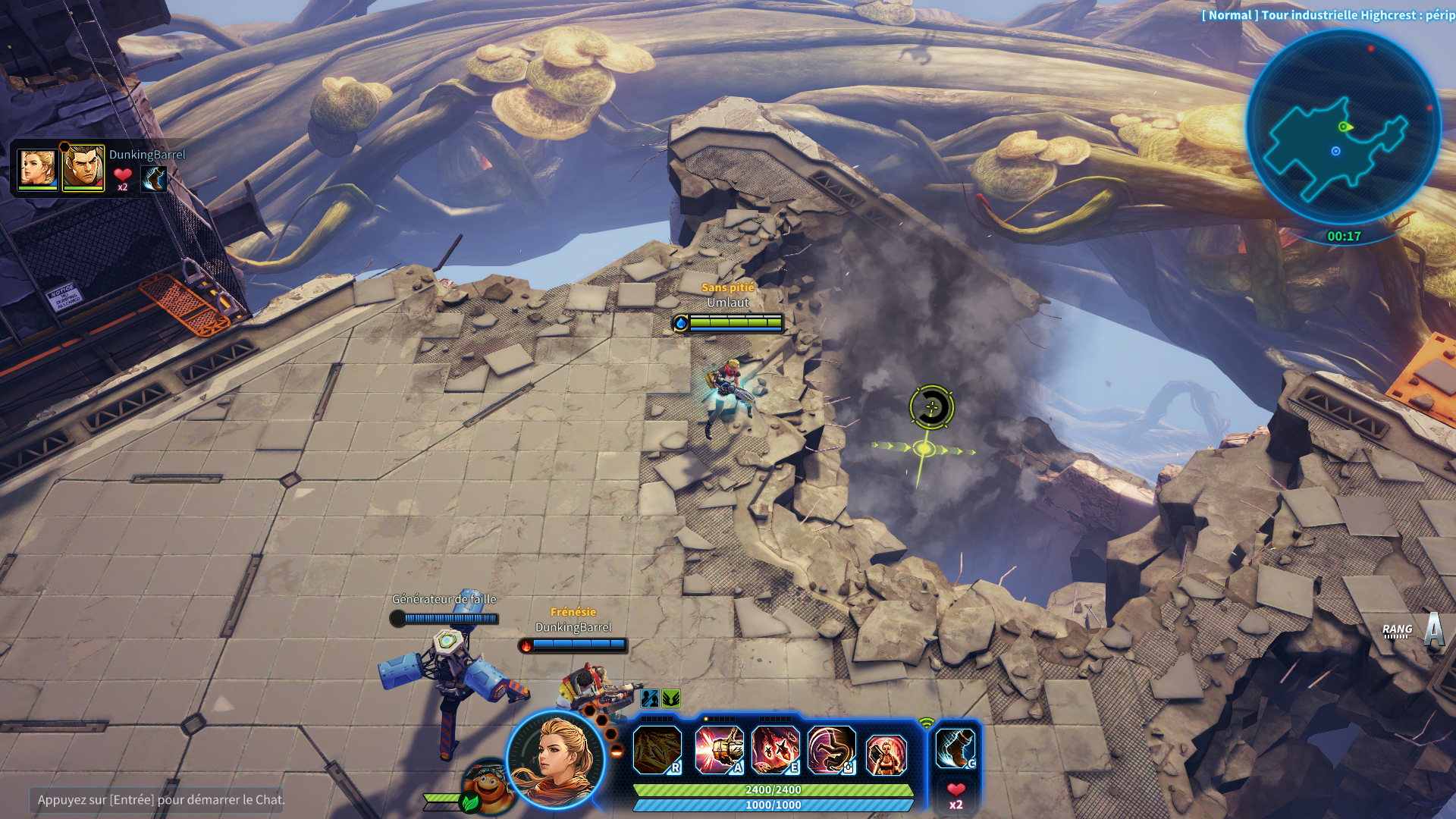Image resolution: width=1456 pixels, height=819 pixels.
Task: Trigger the glowing red heroine ultimate ability
Action: (x=886, y=754)
